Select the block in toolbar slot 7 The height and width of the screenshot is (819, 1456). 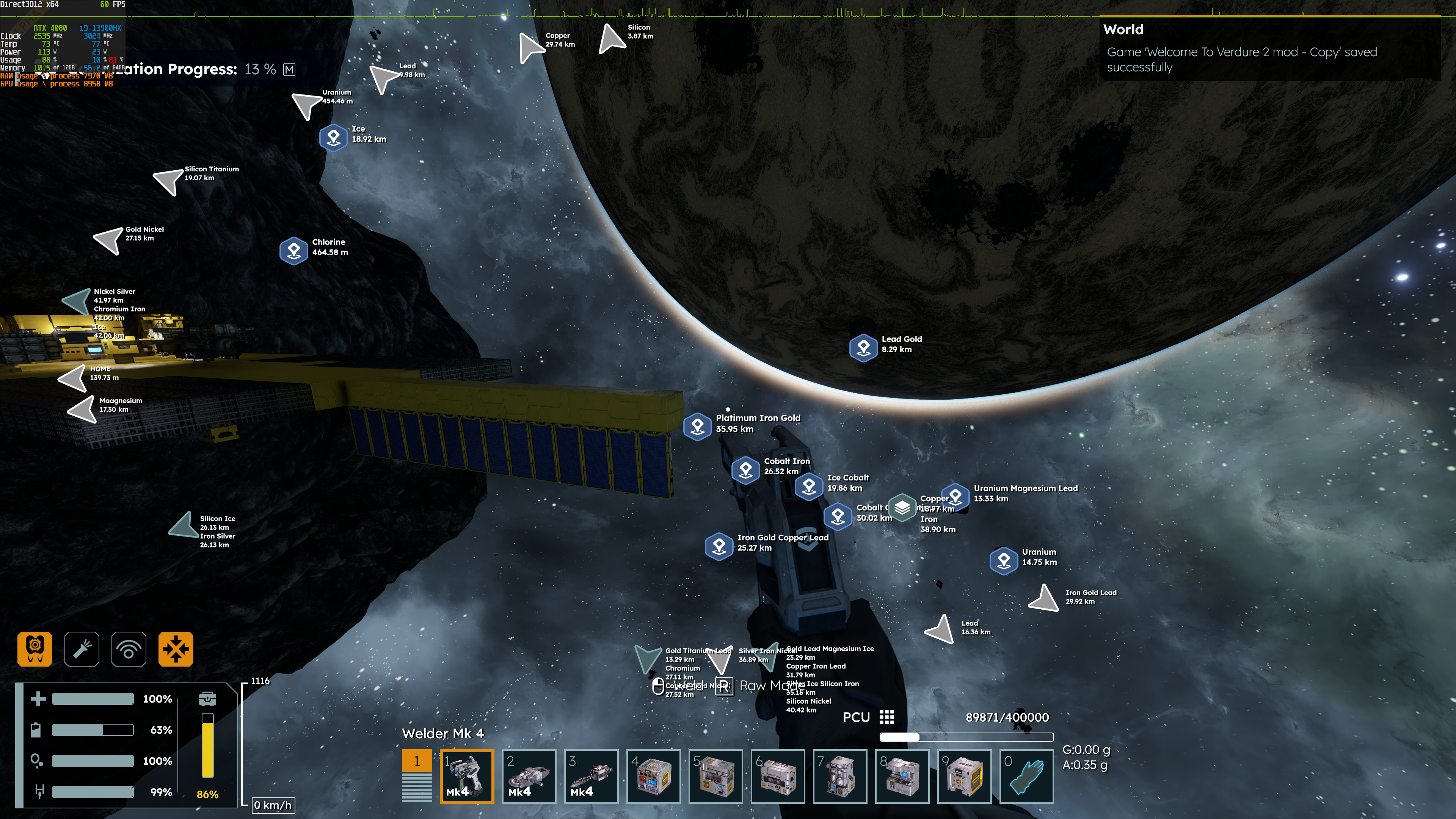[839, 775]
